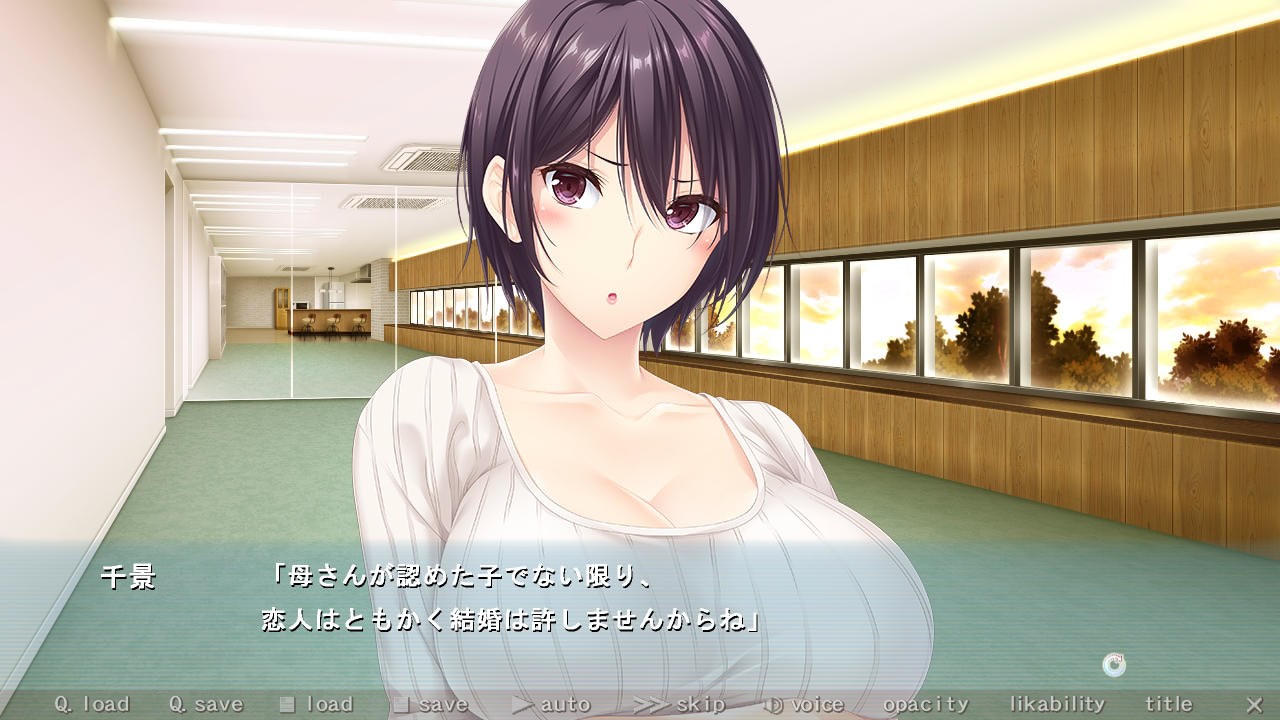
Task: Return to the title screen
Action: pos(1169,705)
